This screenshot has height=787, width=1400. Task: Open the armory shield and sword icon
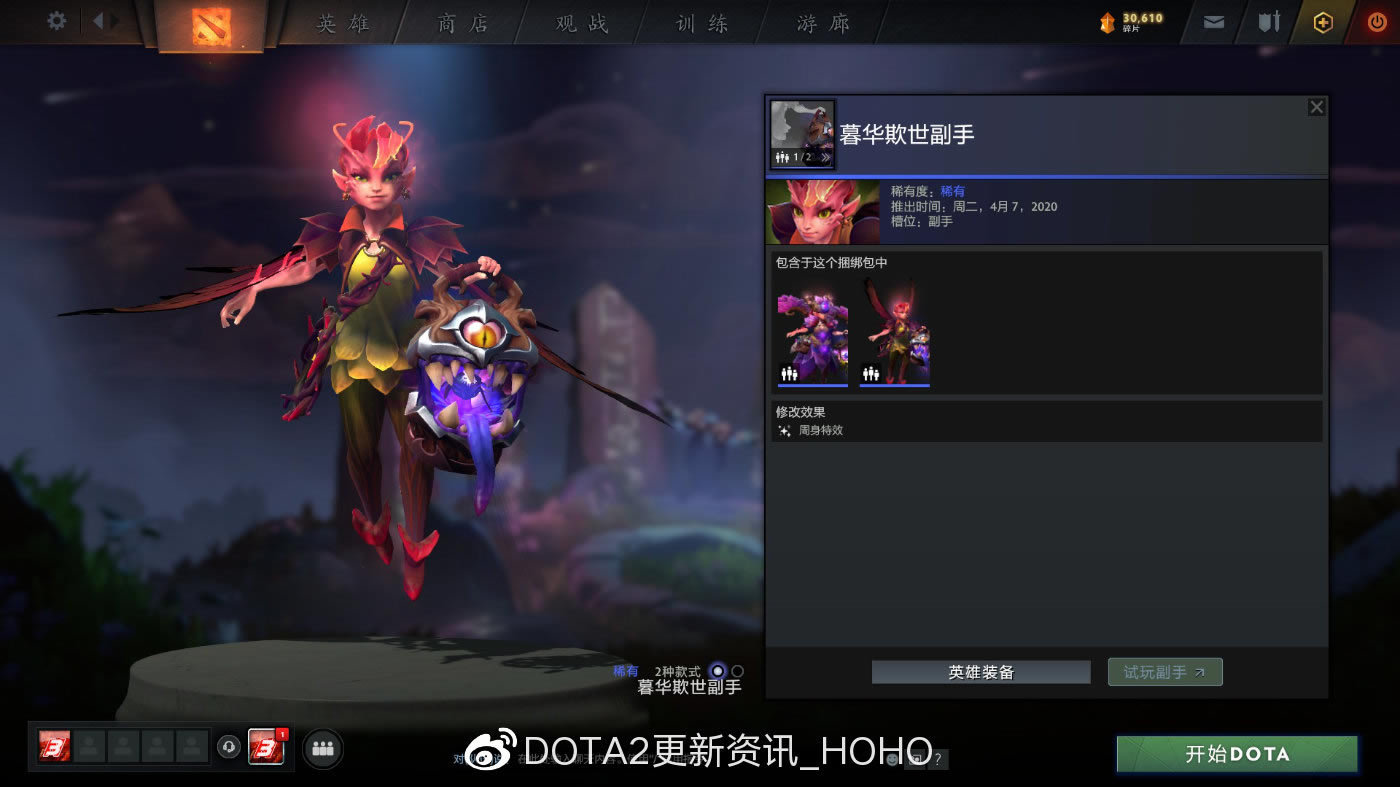tap(1268, 21)
